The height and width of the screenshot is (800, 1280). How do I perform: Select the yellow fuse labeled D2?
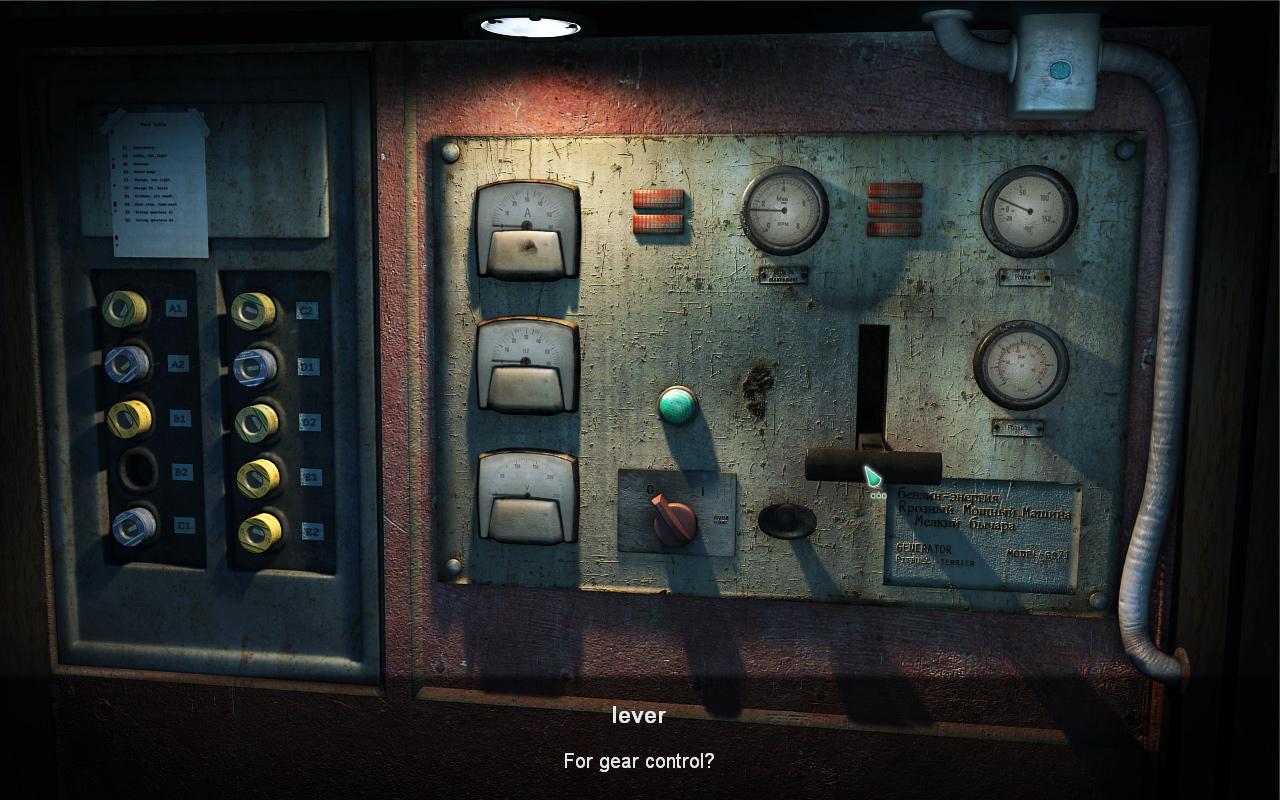click(x=257, y=422)
